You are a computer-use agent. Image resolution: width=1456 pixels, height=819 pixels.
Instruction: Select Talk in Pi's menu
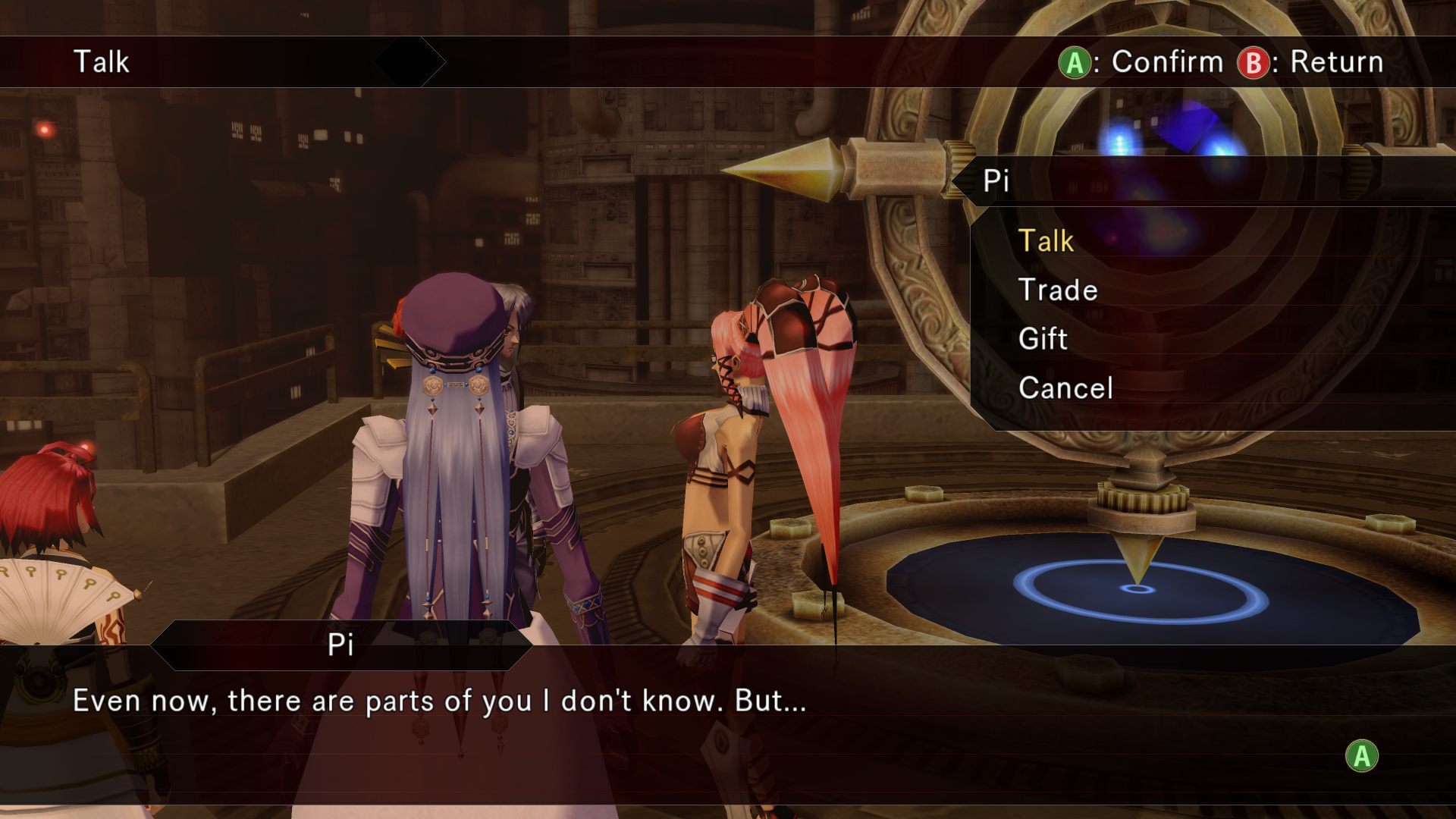coord(1046,241)
